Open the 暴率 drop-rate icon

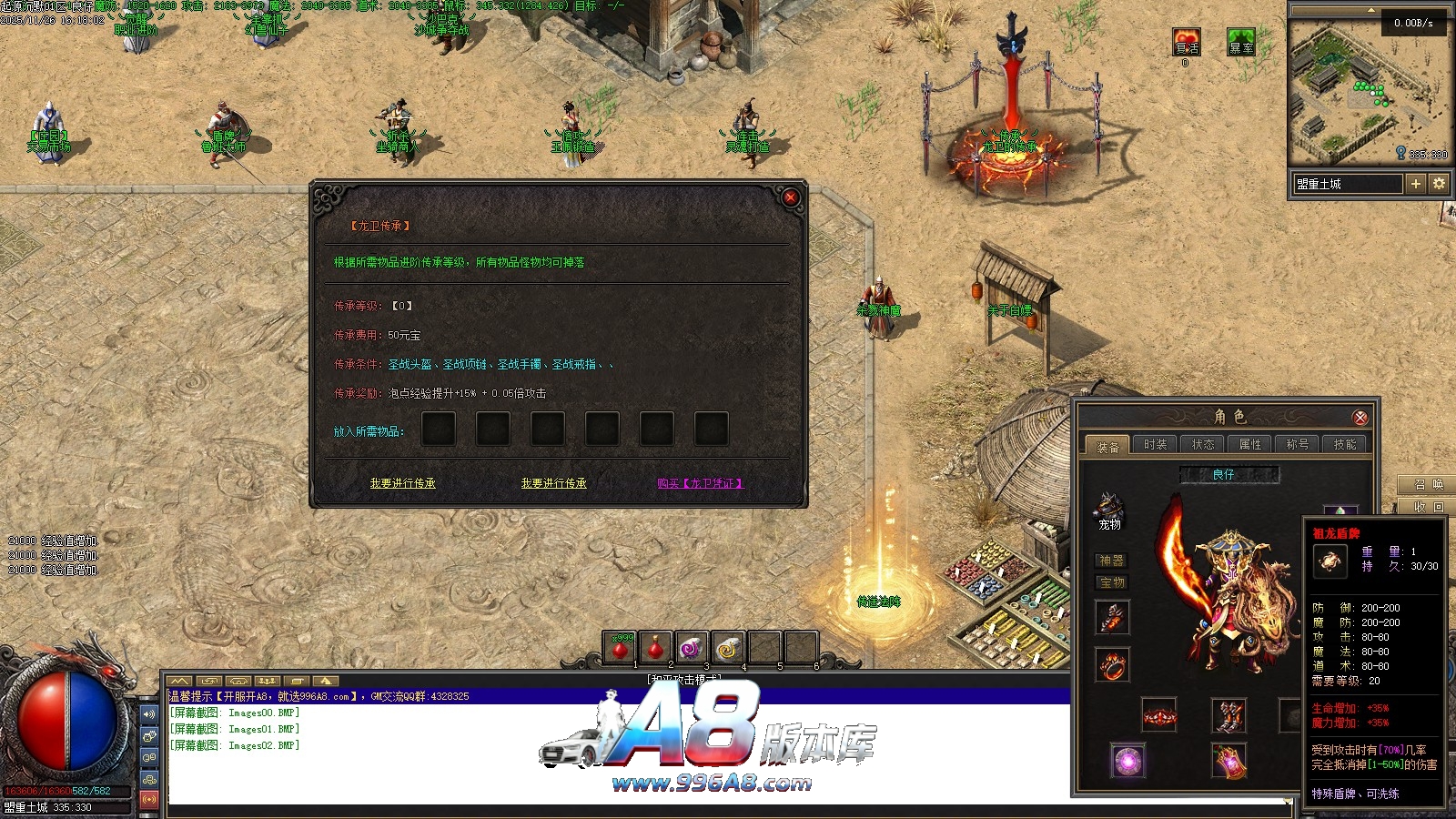[x=1240, y=43]
